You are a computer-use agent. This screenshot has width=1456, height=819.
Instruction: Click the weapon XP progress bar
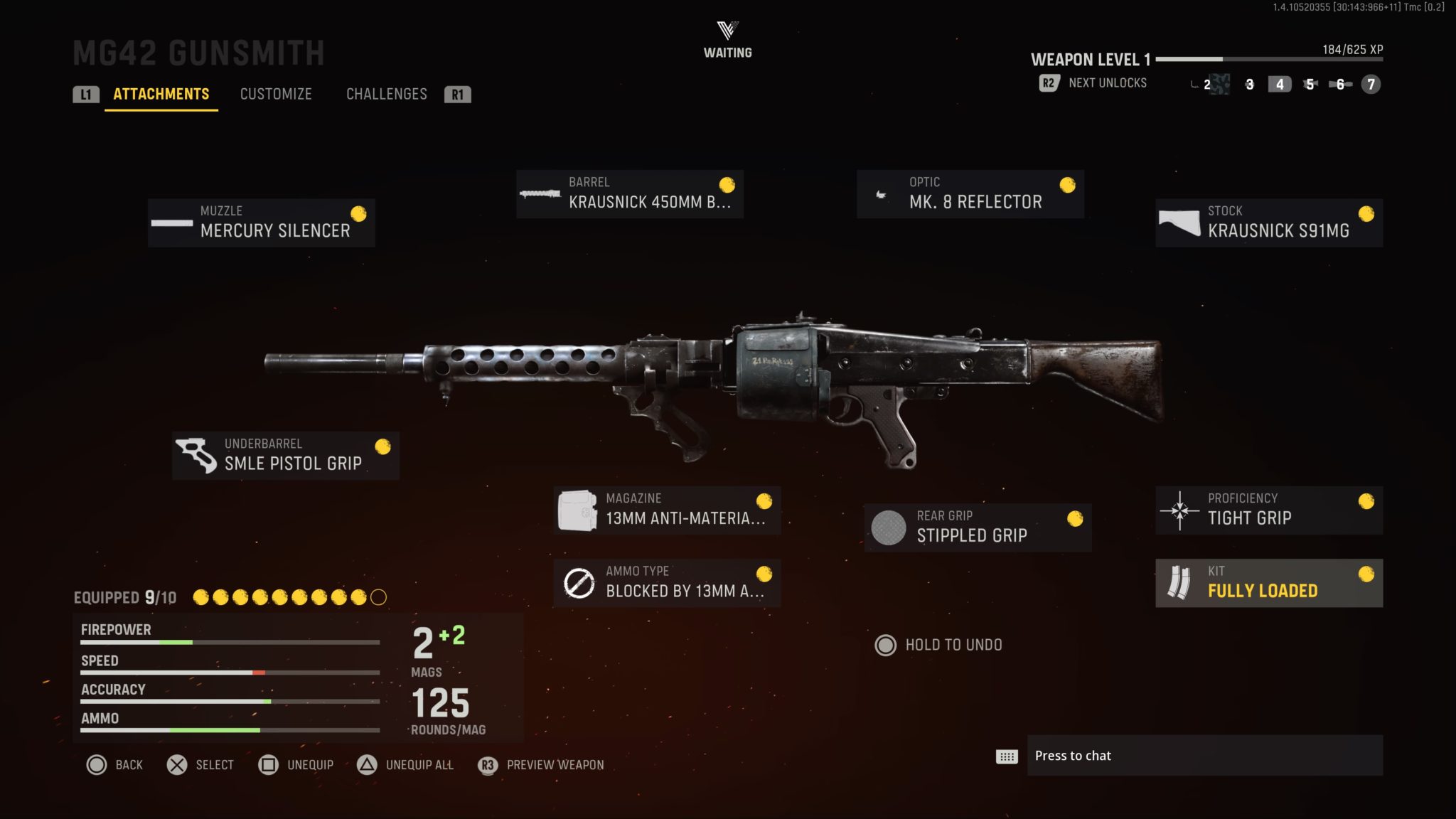(x=1265, y=60)
